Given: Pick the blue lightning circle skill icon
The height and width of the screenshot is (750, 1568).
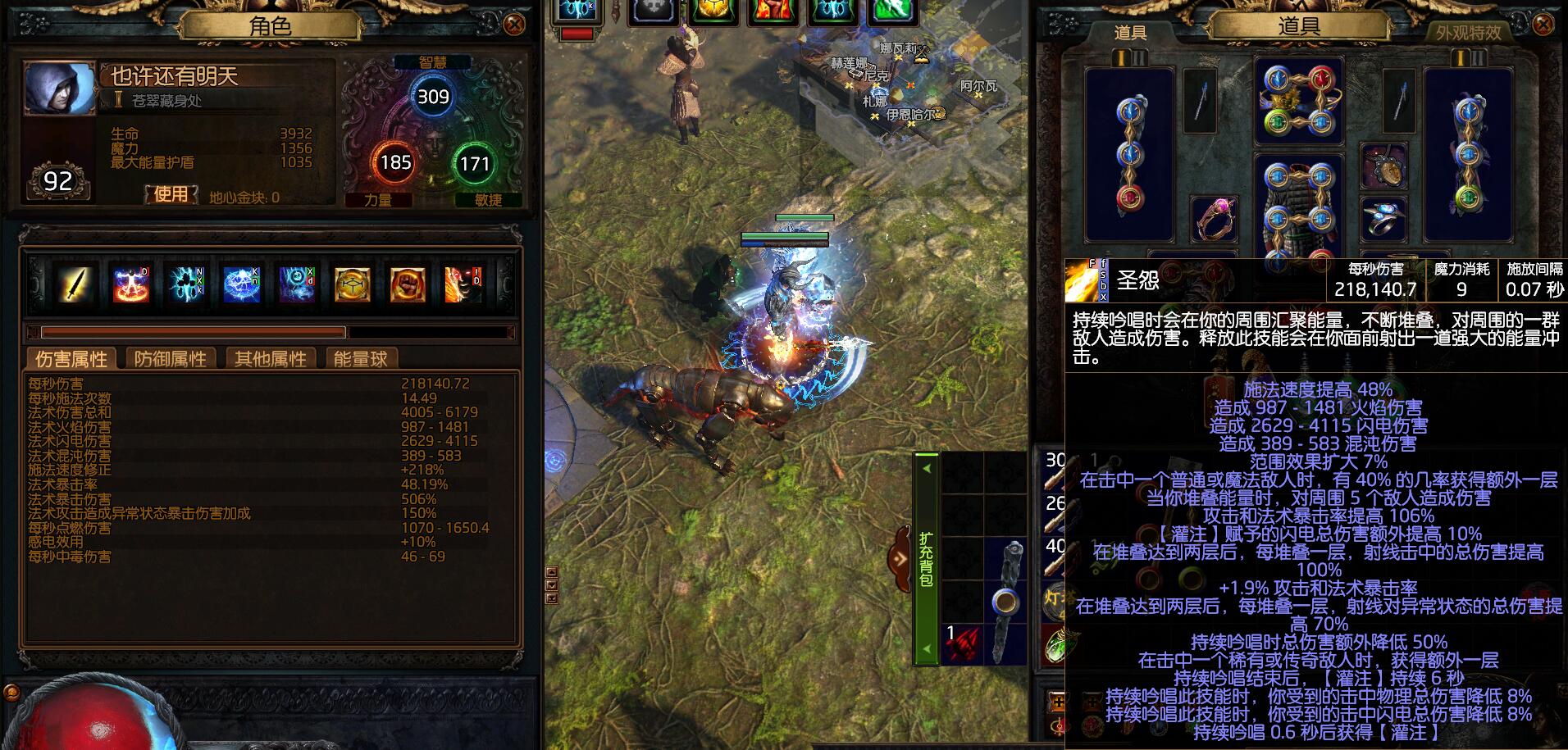Looking at the screenshot, I should point(242,284).
